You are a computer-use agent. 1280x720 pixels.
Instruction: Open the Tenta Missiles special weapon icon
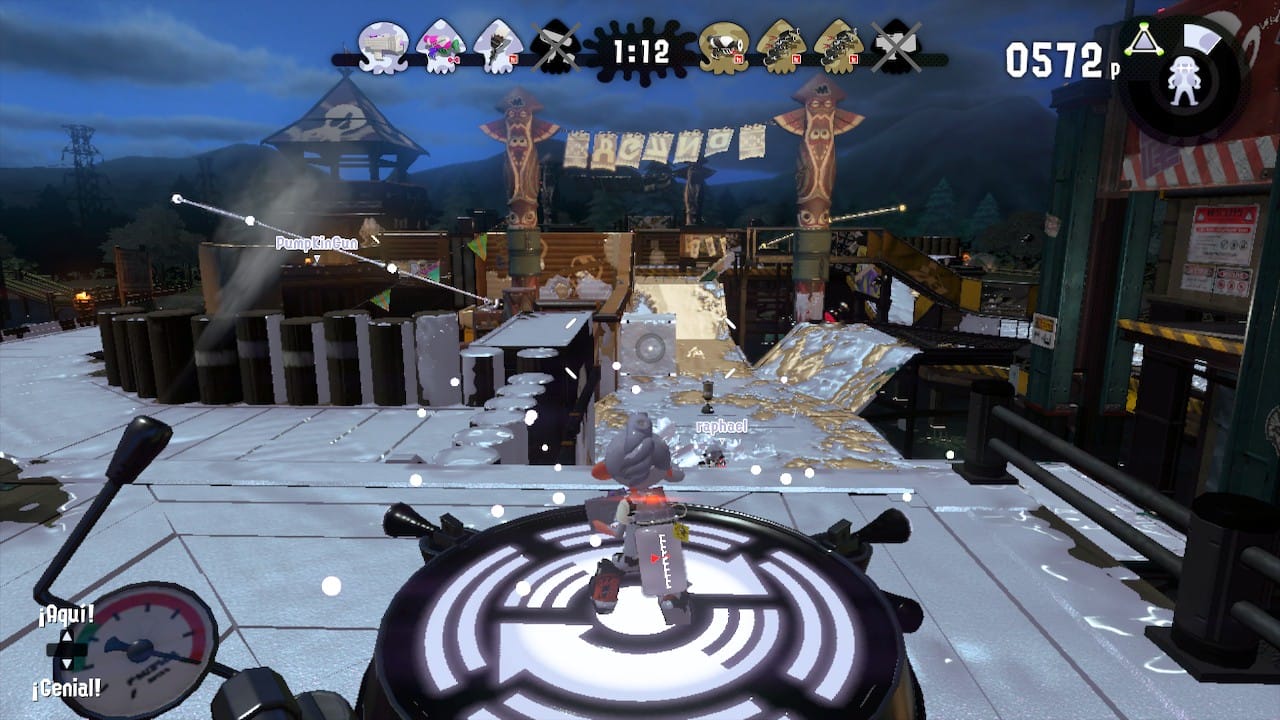click(x=1143, y=40)
